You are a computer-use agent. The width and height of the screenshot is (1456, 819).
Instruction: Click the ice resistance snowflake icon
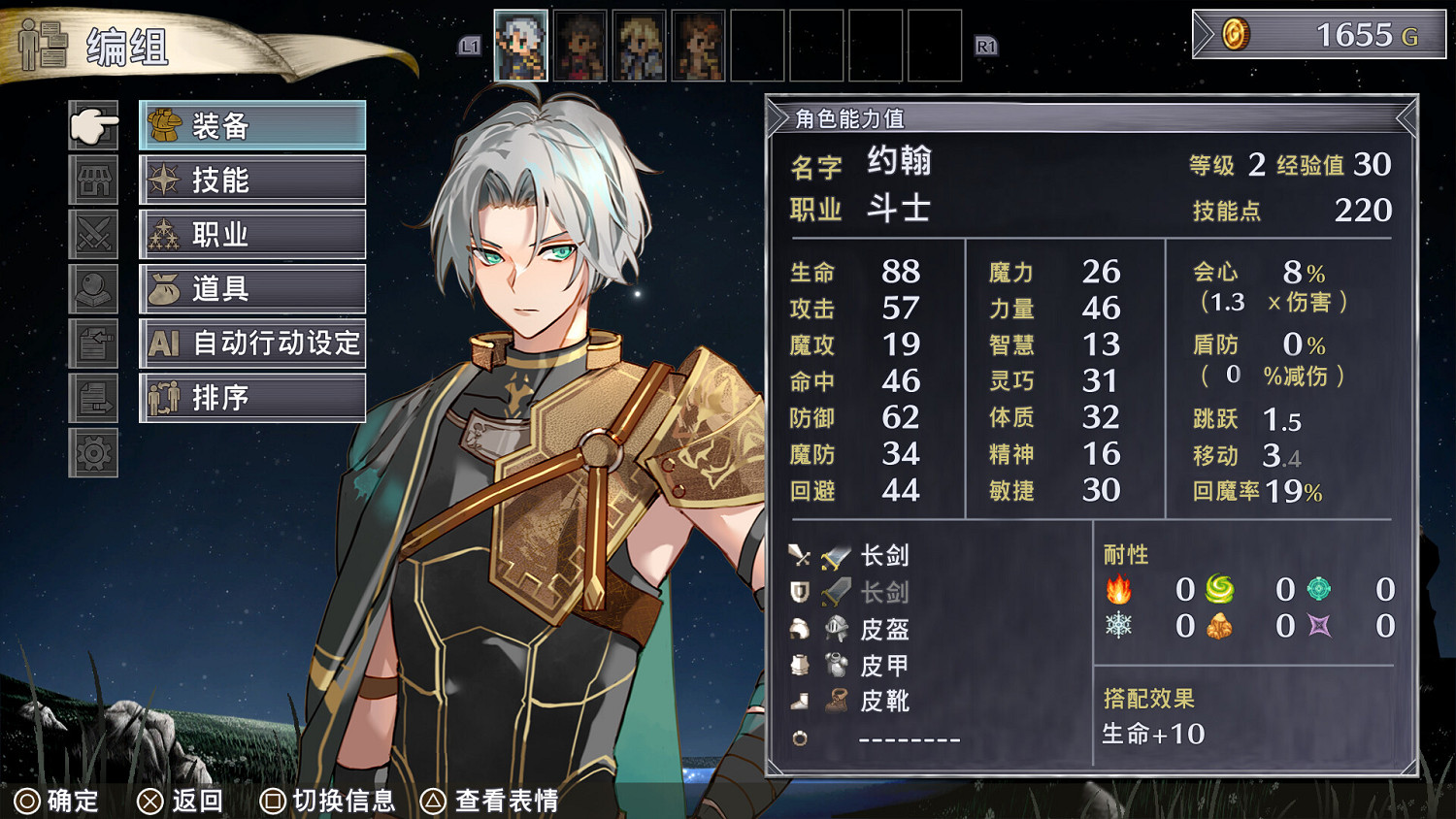point(1119,627)
